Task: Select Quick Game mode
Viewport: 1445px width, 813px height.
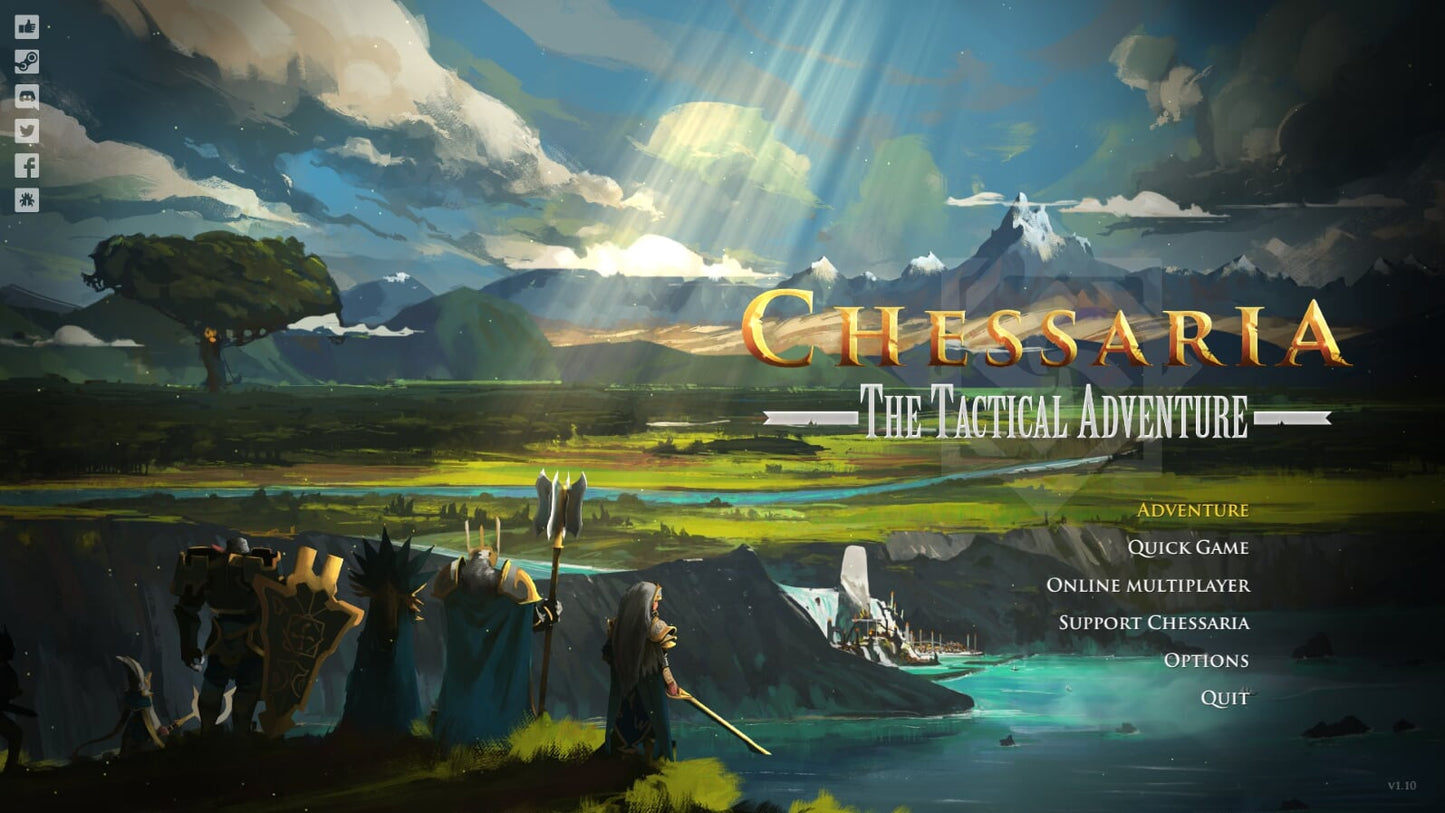Action: tap(1189, 548)
